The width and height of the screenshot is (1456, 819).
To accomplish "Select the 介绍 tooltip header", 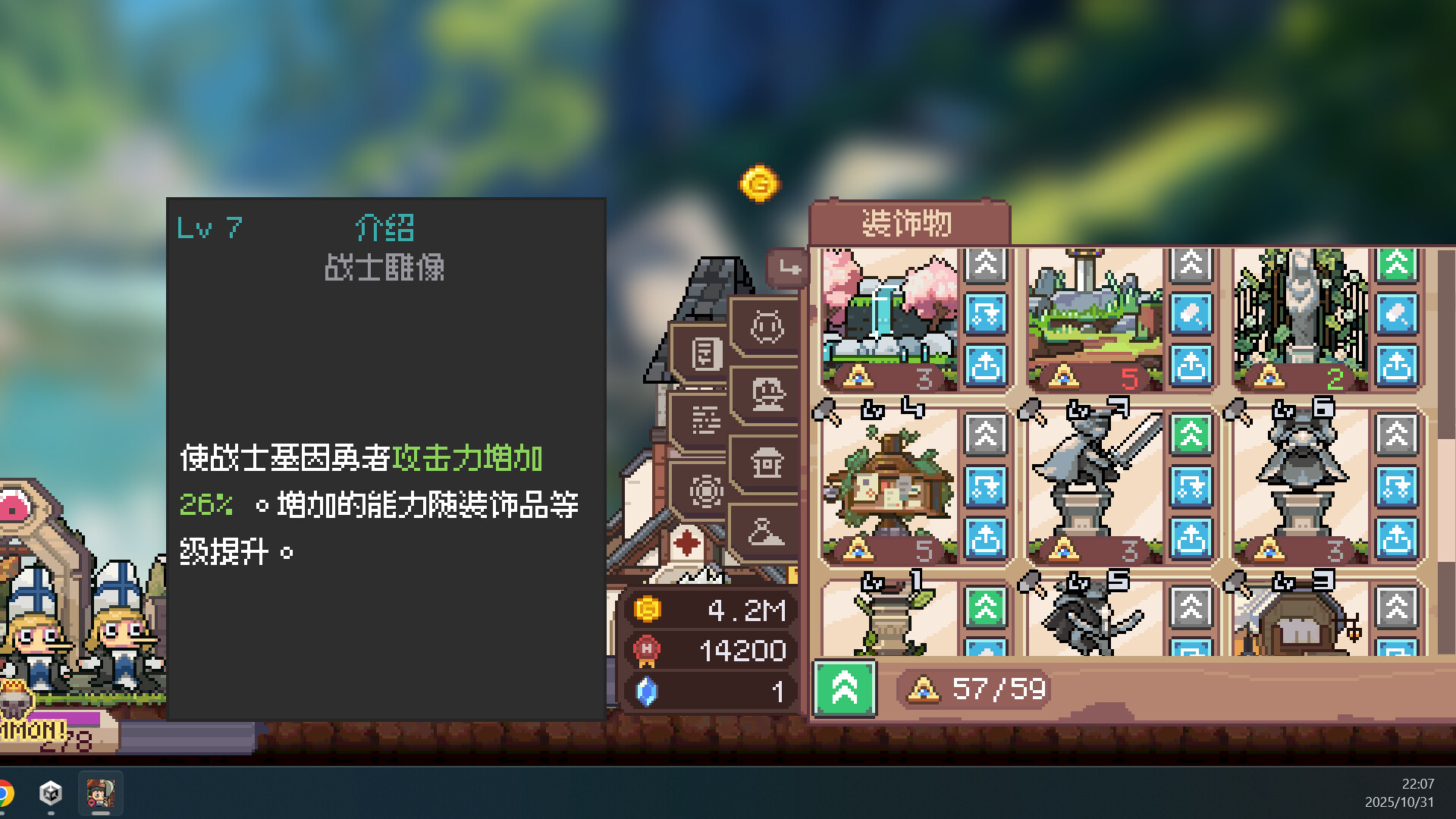I will click(x=385, y=226).
